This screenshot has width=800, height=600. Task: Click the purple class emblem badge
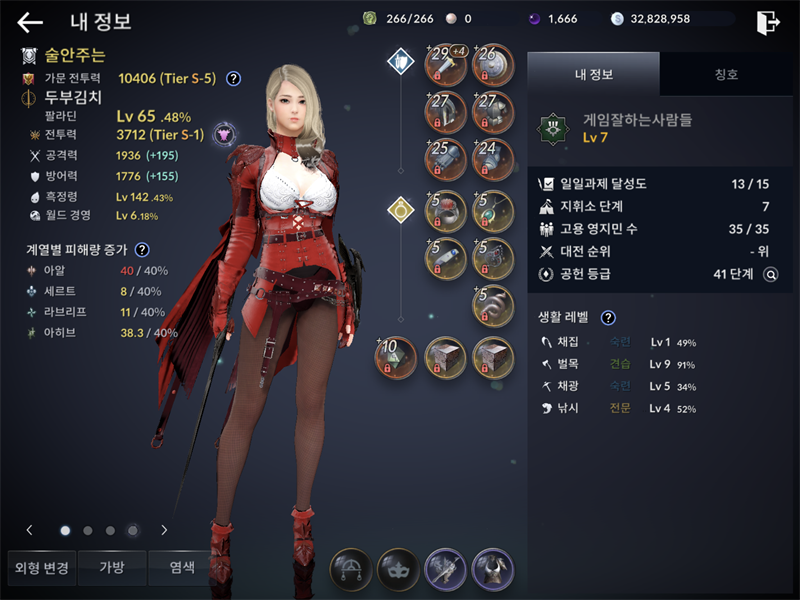223,133
